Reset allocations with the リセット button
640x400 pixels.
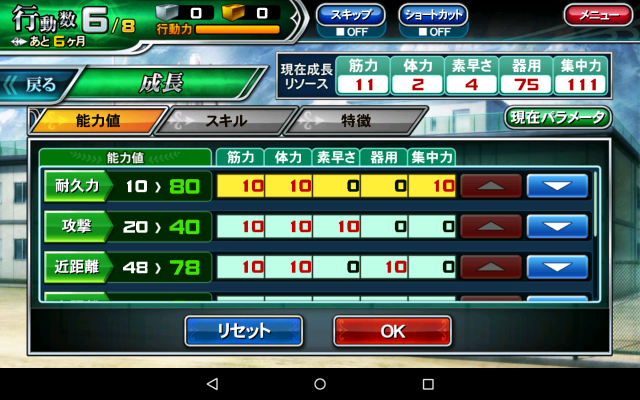pyautogui.click(x=243, y=331)
